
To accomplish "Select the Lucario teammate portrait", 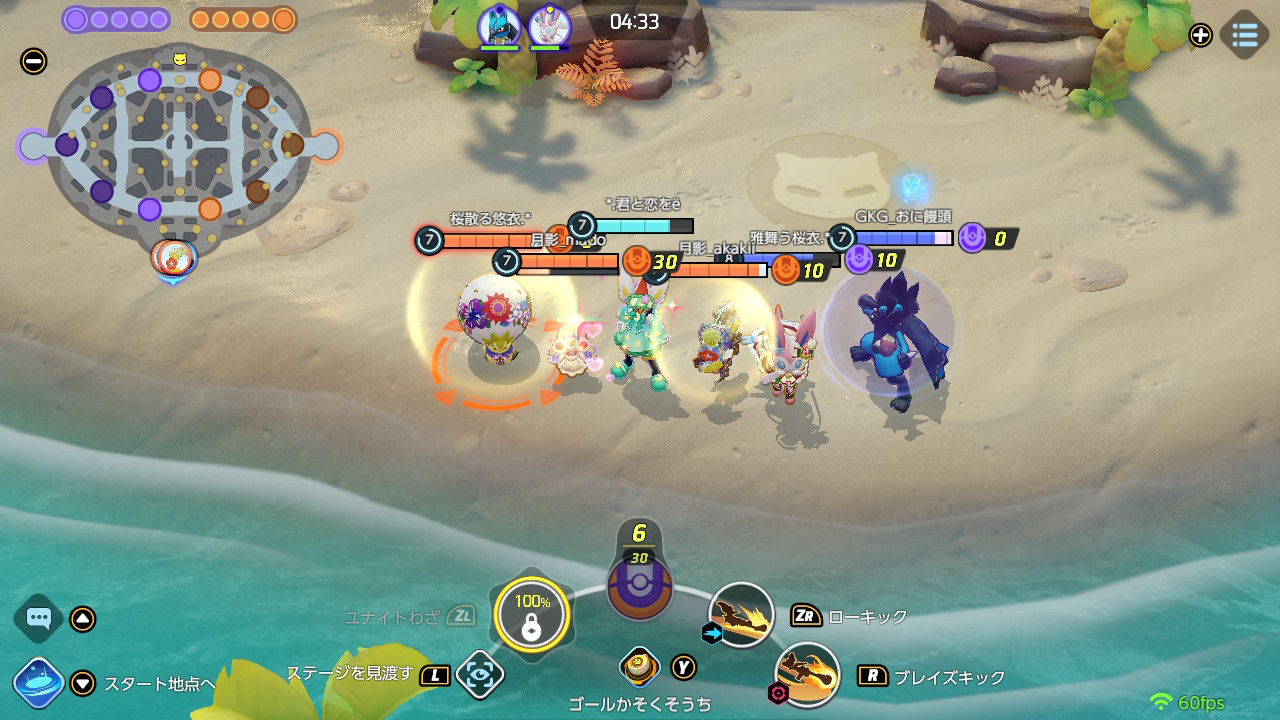I will click(499, 25).
